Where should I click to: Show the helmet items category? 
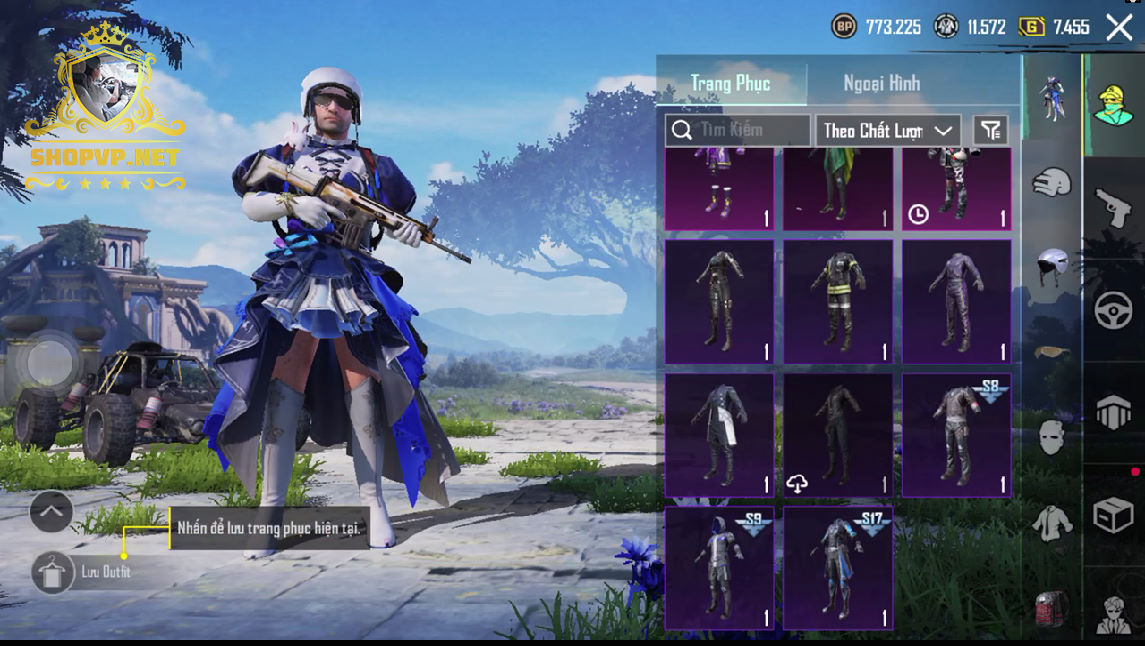pos(1052,267)
